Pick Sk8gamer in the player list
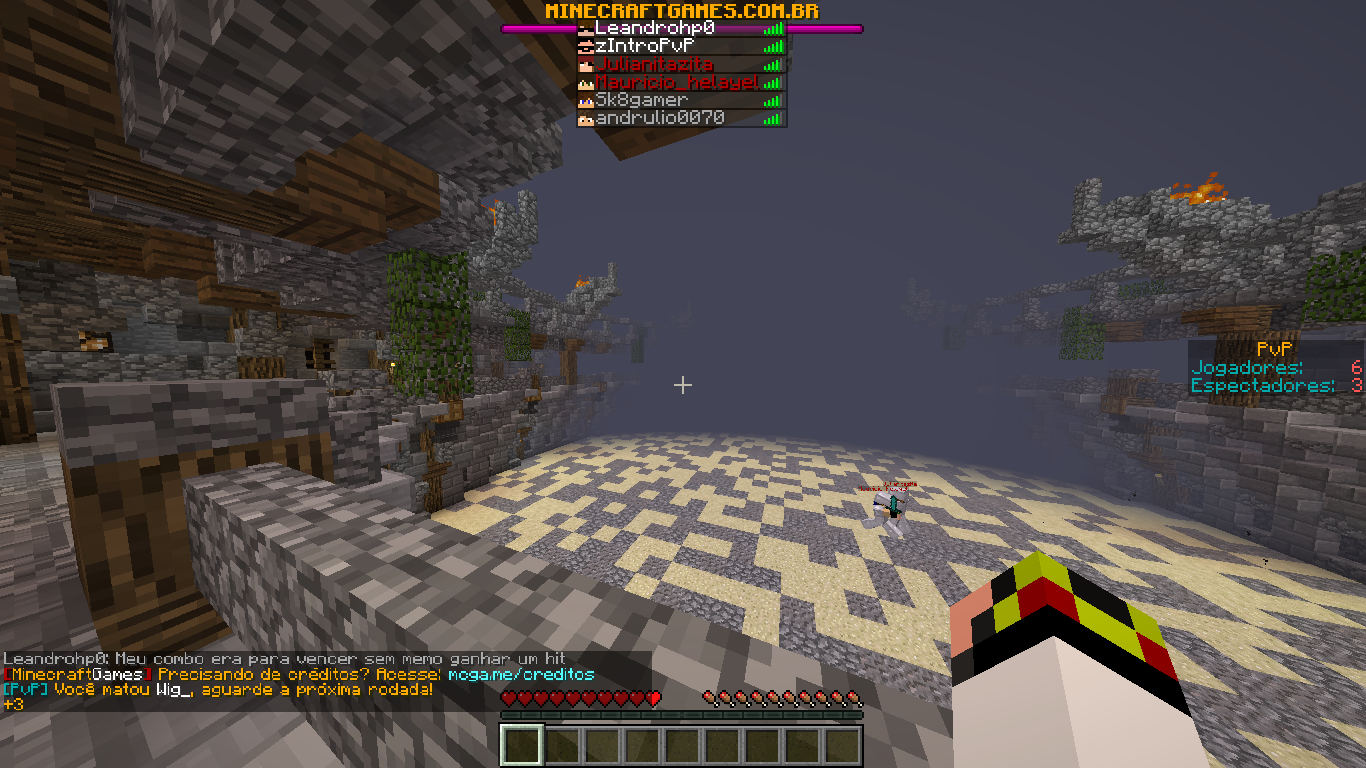 681,100
